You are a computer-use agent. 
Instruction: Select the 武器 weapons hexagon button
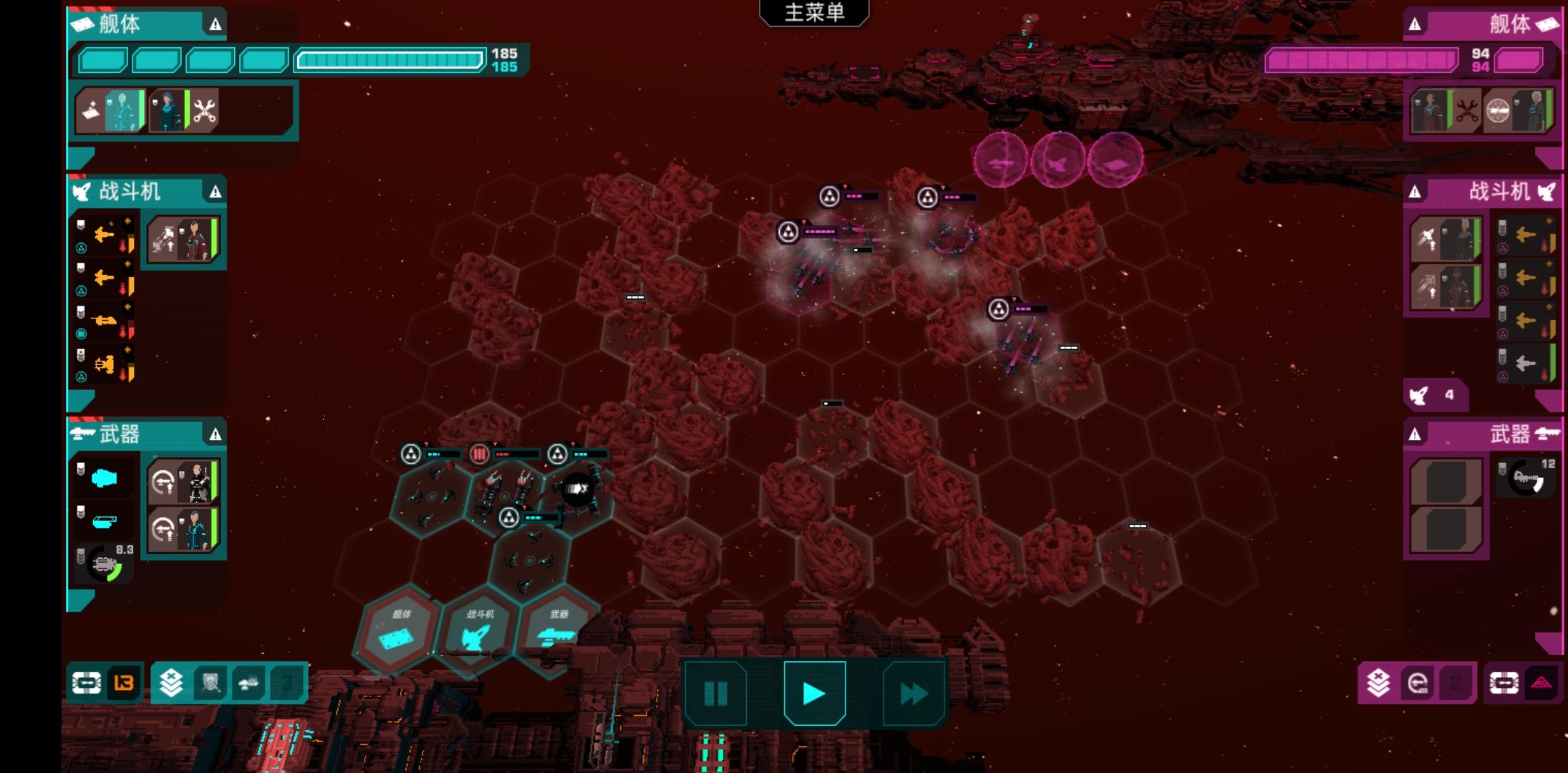558,630
